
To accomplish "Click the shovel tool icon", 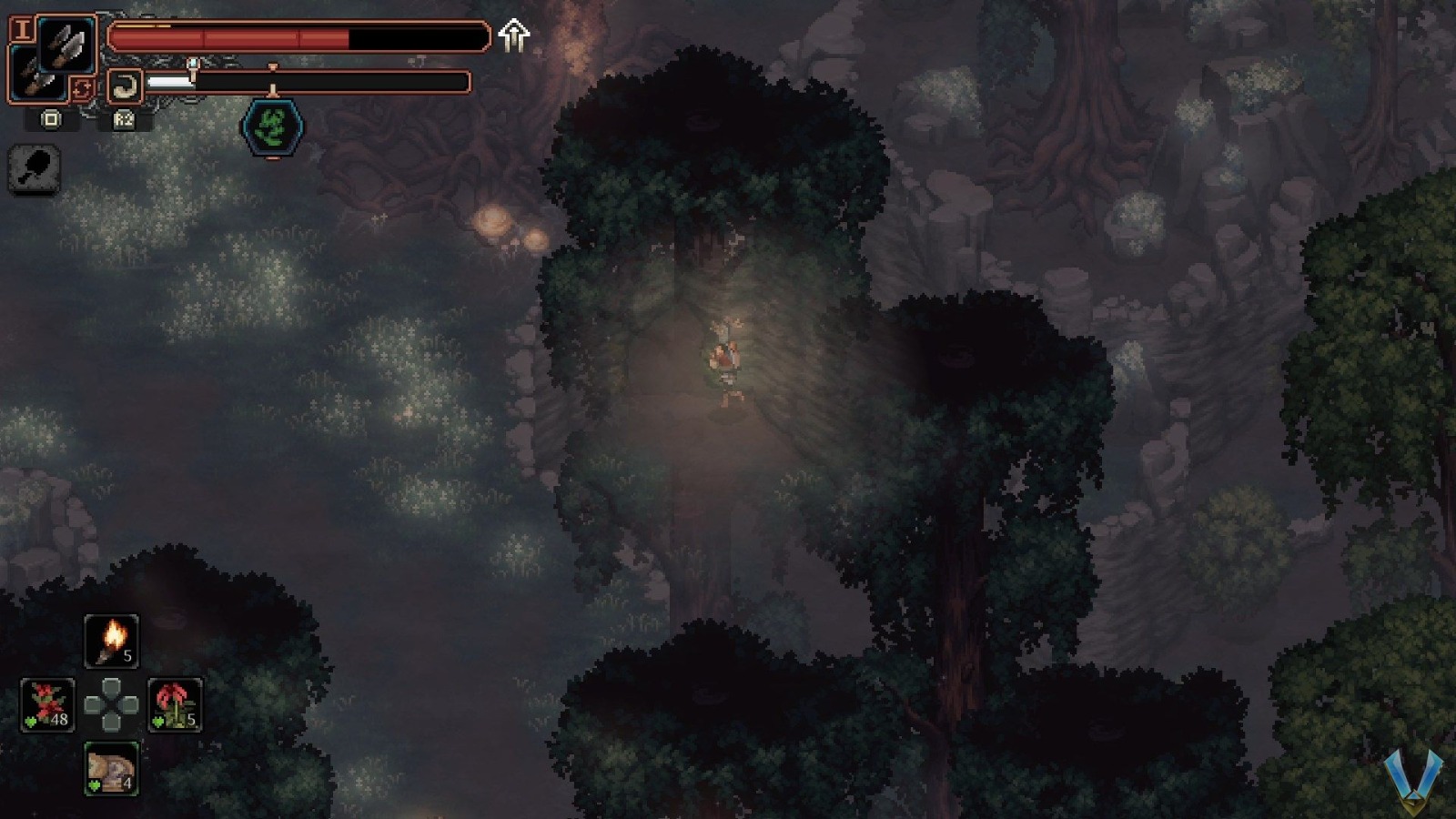I will pos(34,171).
